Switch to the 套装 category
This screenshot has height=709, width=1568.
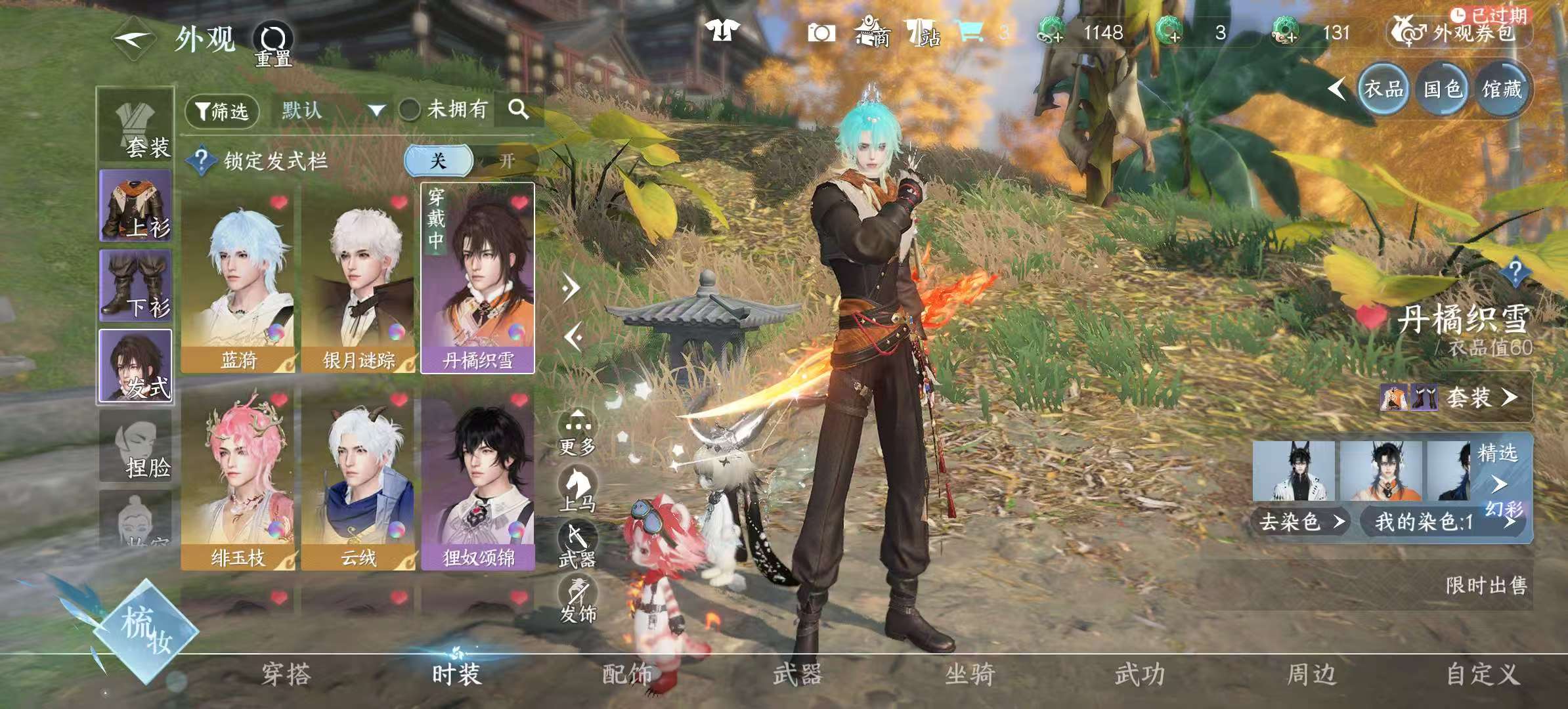coord(136,125)
